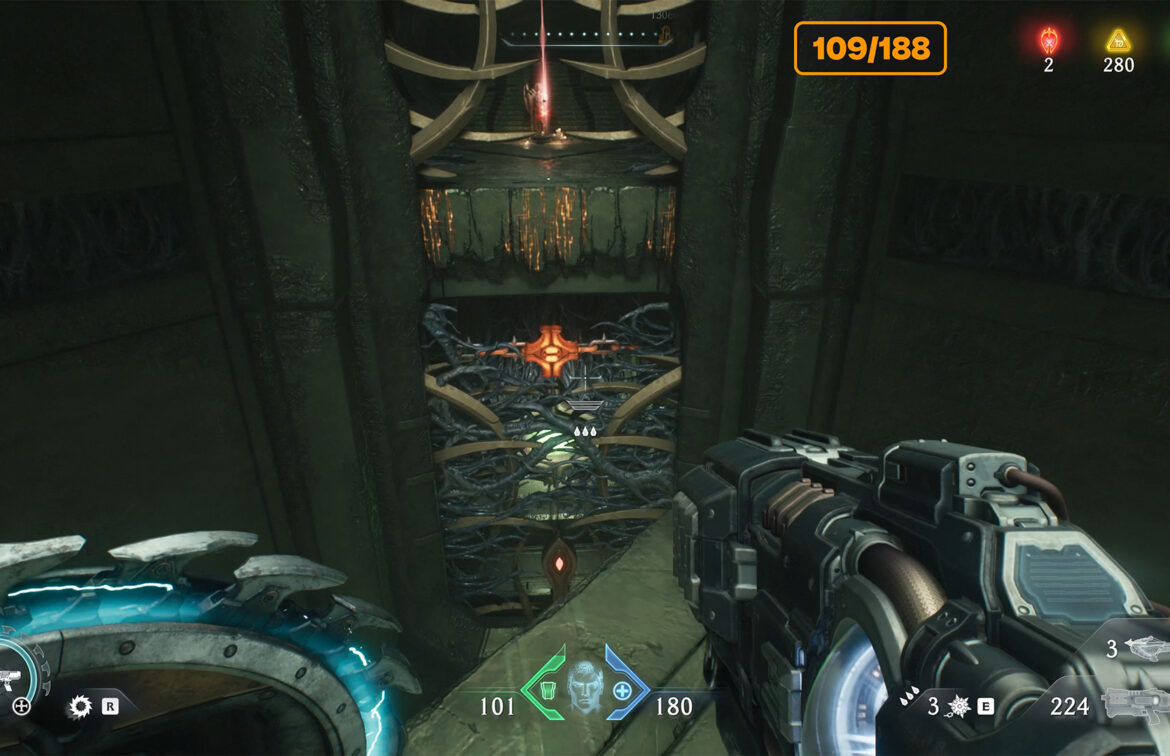Screen dimensions: 1170x756
Task: Activate the spiked grenade ability icon
Action: click(x=958, y=706)
